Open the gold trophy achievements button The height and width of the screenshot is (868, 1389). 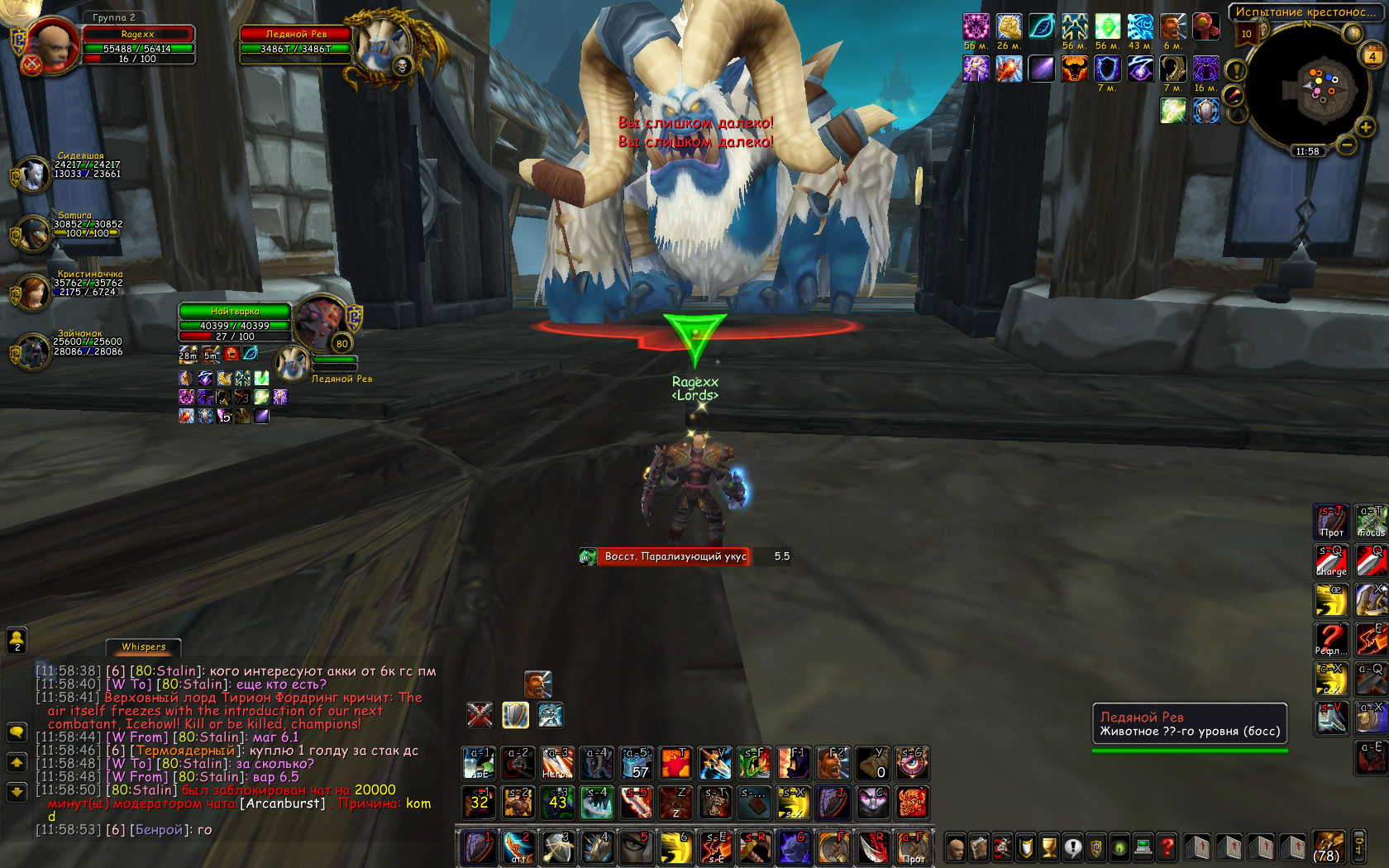point(1049,847)
